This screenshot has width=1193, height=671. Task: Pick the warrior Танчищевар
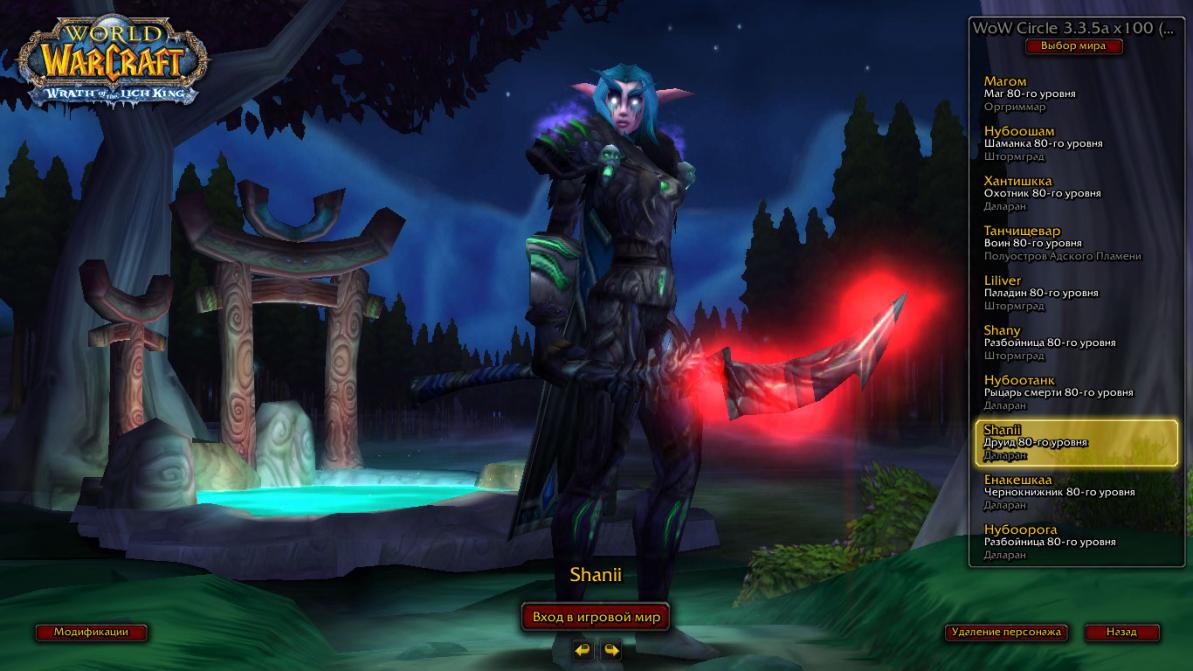pyautogui.click(x=1075, y=243)
